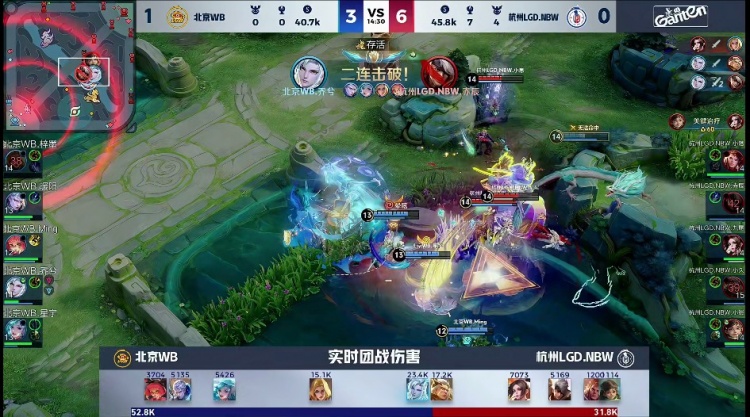Click the 实时团战伤害 panel title

click(373, 357)
